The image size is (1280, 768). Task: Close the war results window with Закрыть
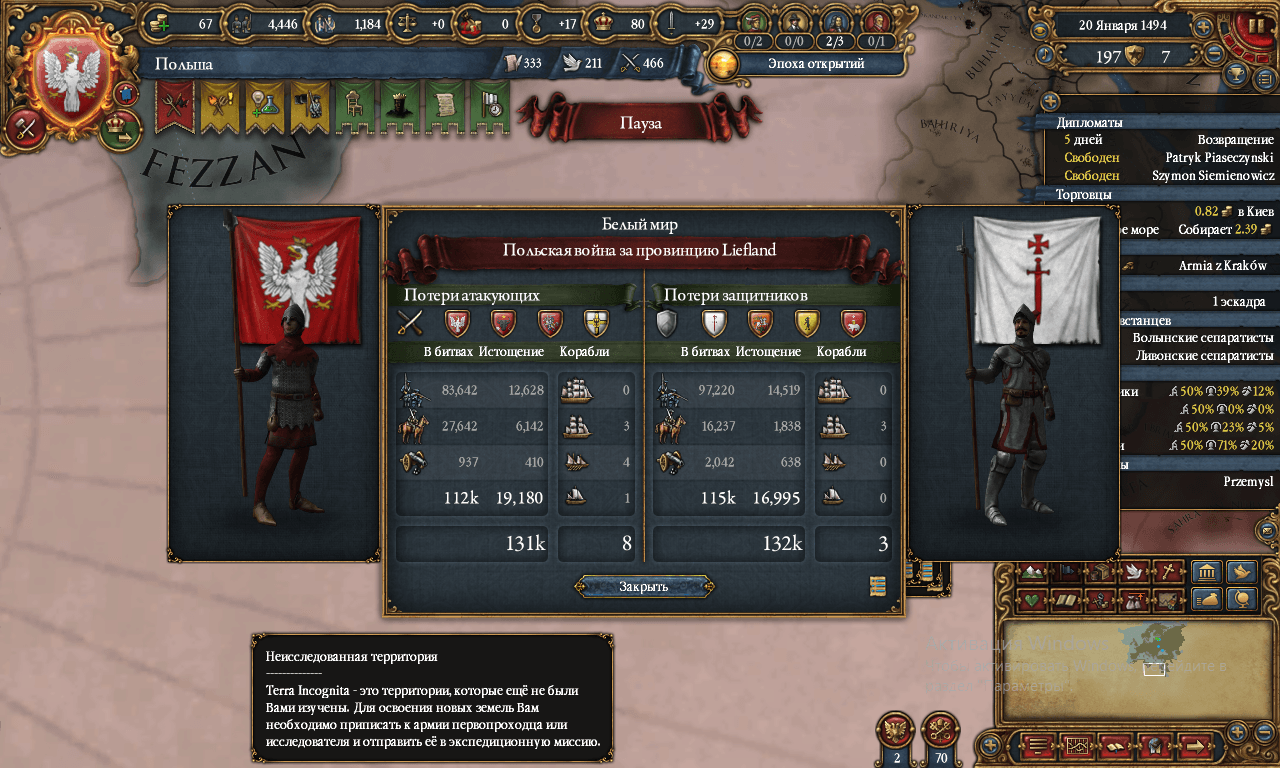pos(643,586)
